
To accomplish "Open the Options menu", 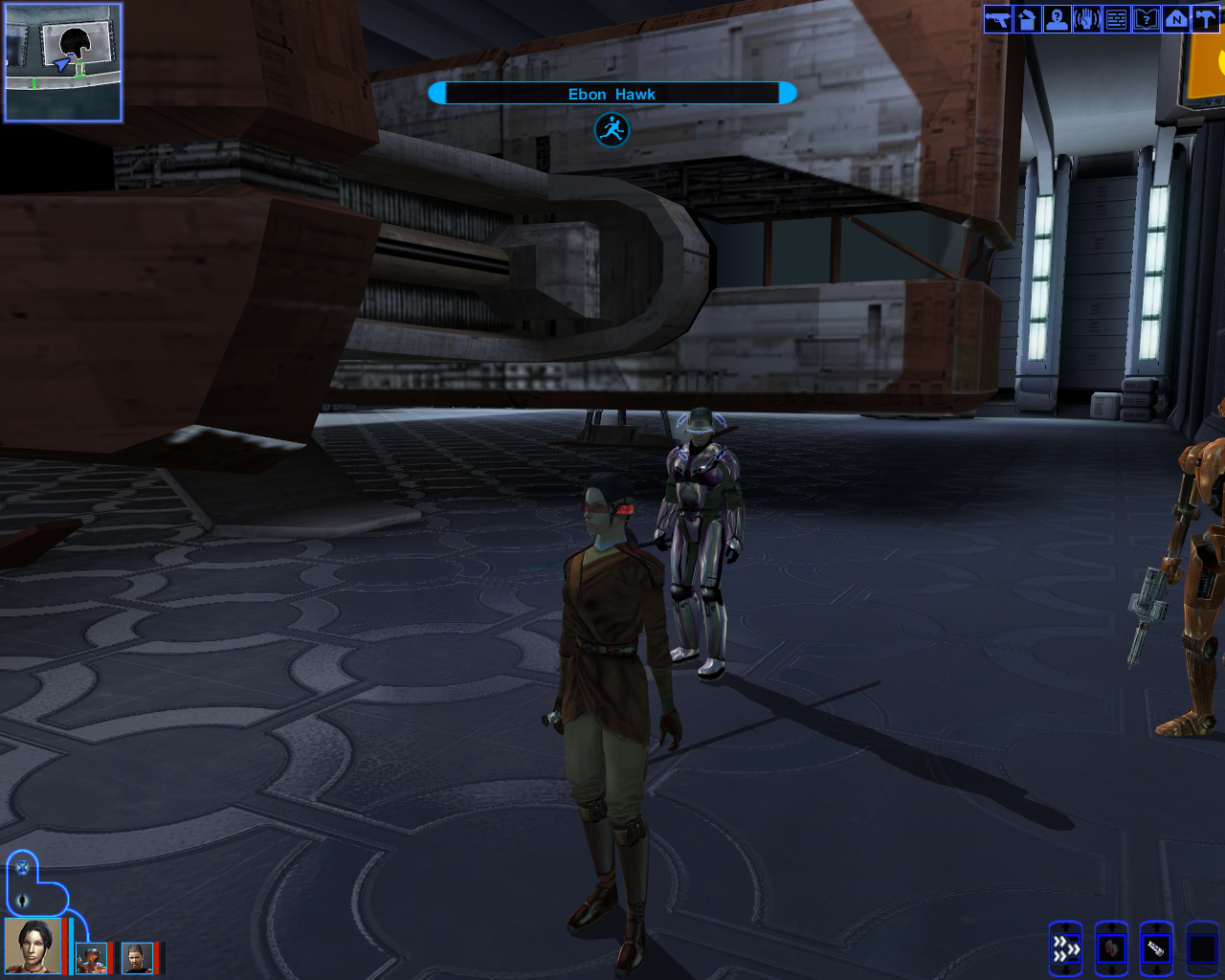I will point(1204,18).
